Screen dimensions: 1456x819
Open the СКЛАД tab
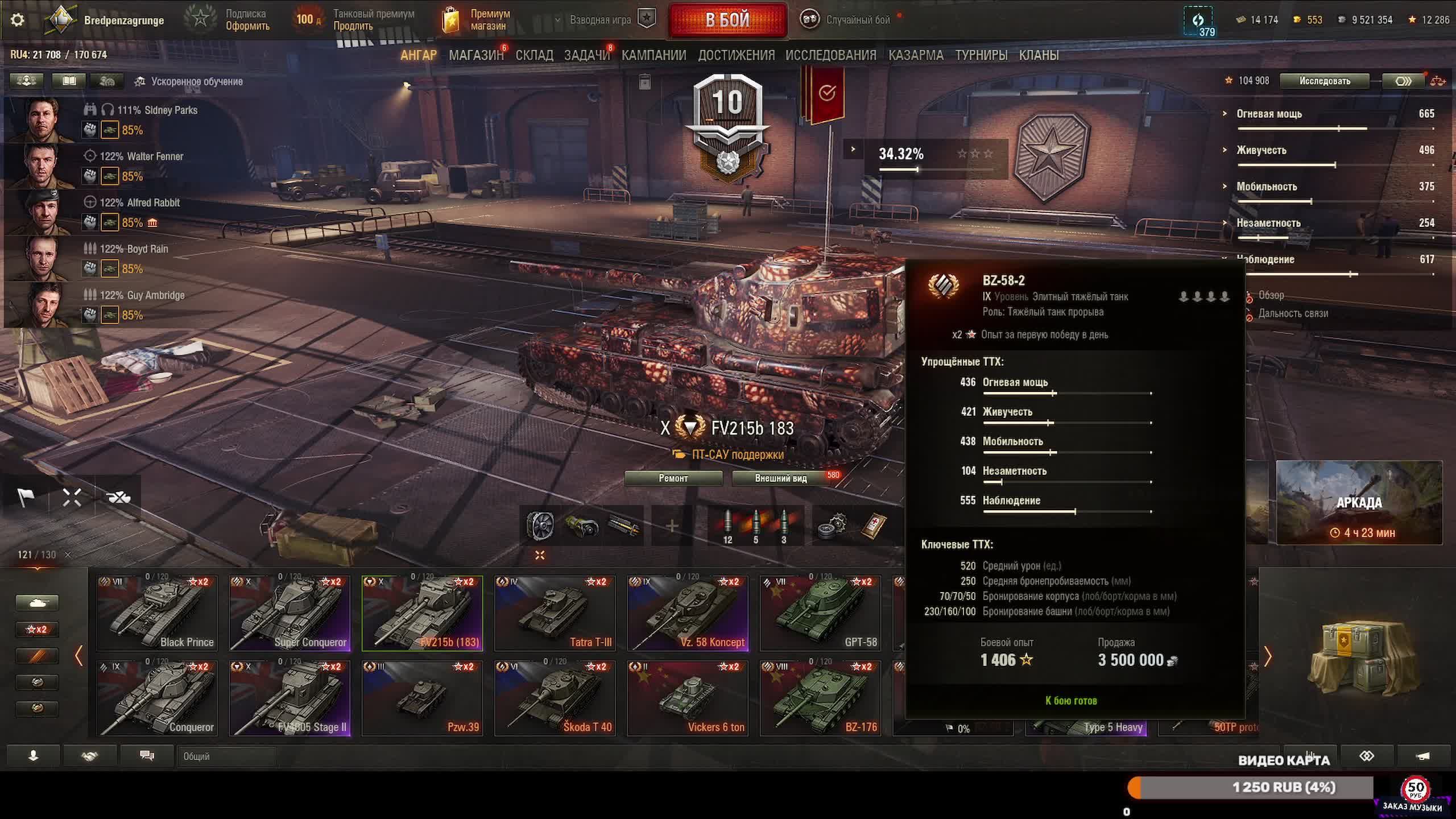tap(534, 55)
